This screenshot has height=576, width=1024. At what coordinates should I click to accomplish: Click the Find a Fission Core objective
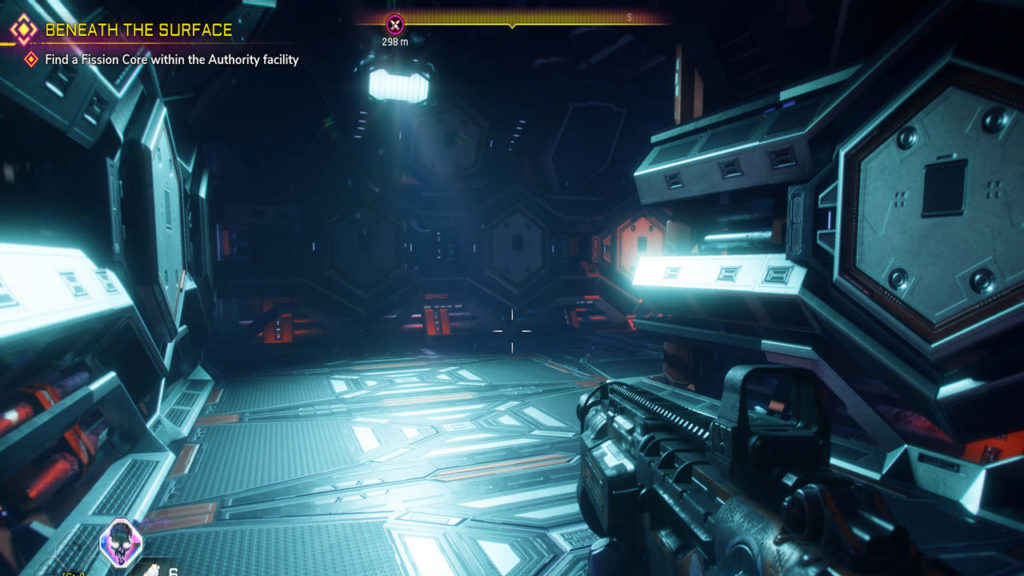pos(171,60)
